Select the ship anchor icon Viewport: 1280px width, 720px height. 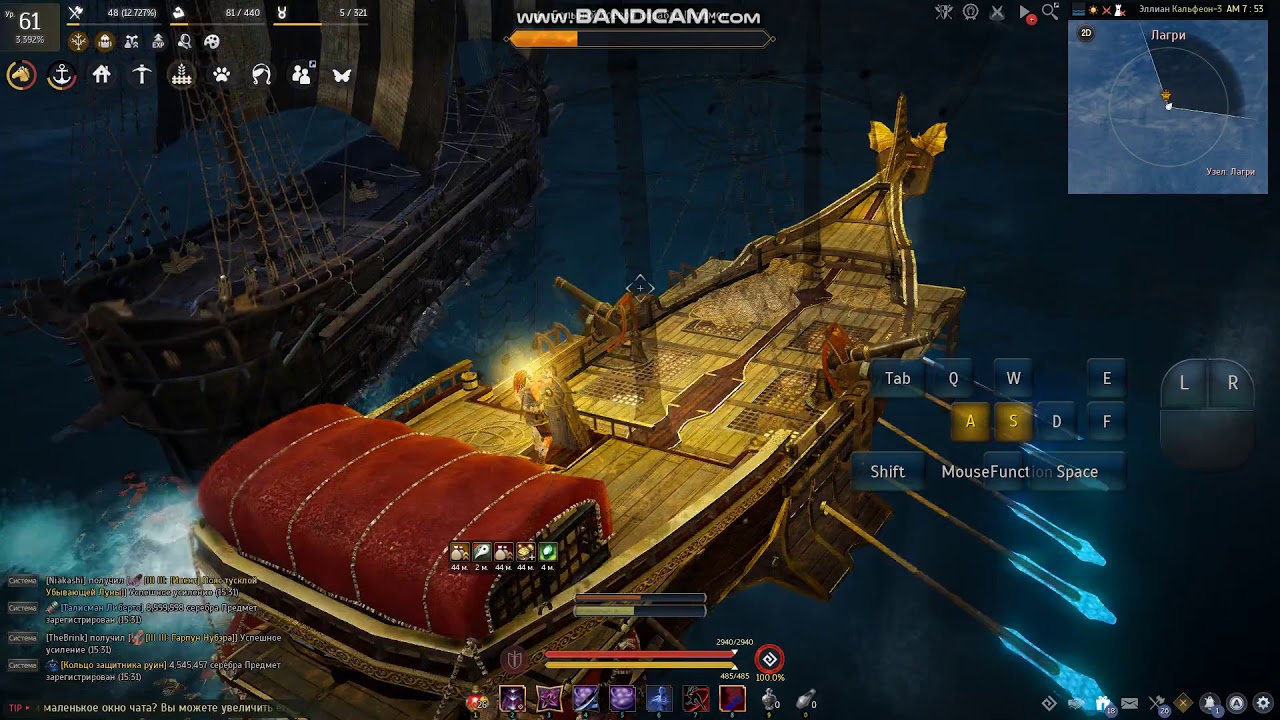click(62, 75)
